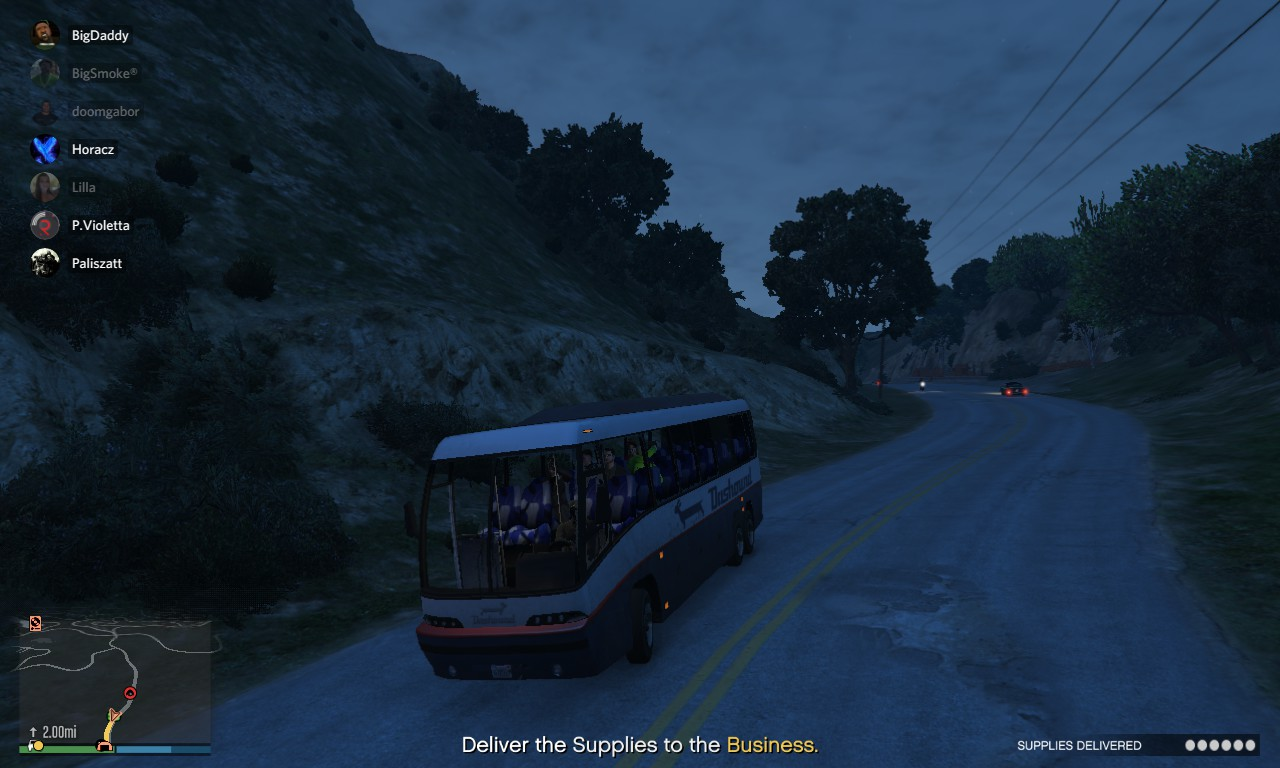Select BigDaddy in the voice overlay

click(x=99, y=36)
